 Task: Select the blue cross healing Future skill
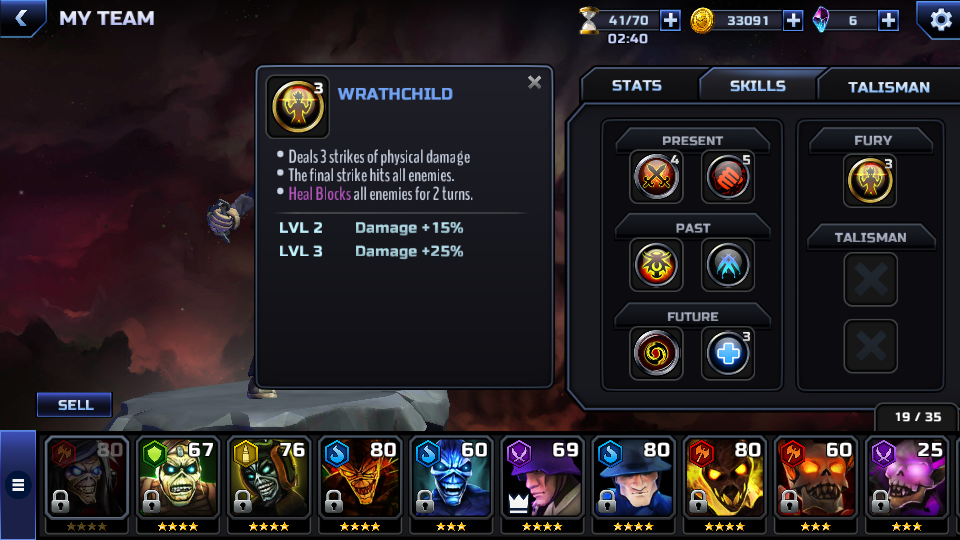tap(728, 353)
